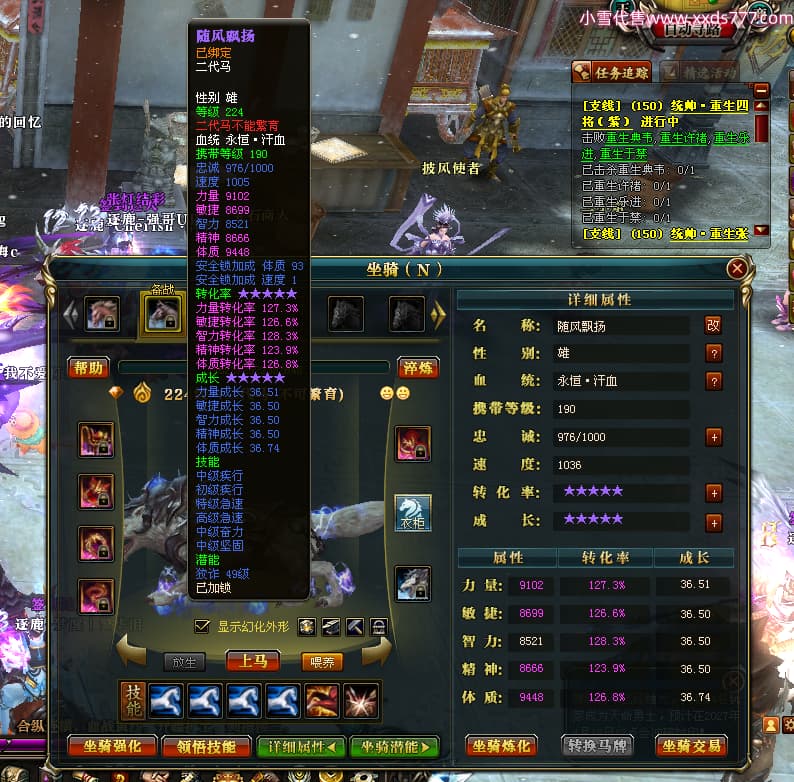This screenshot has width=794, height=782.
Task: Open 坐骑强化 mount enhancement
Action: coord(112,746)
